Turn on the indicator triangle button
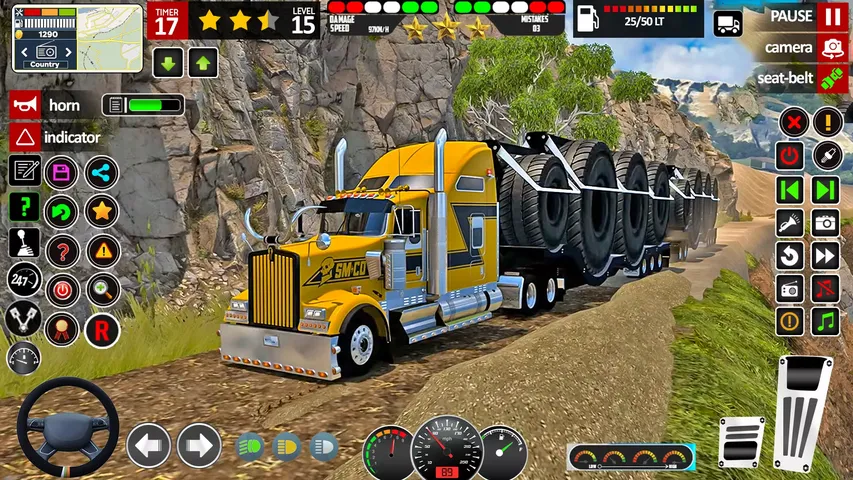Image resolution: width=853 pixels, height=480 pixels. 24,137
